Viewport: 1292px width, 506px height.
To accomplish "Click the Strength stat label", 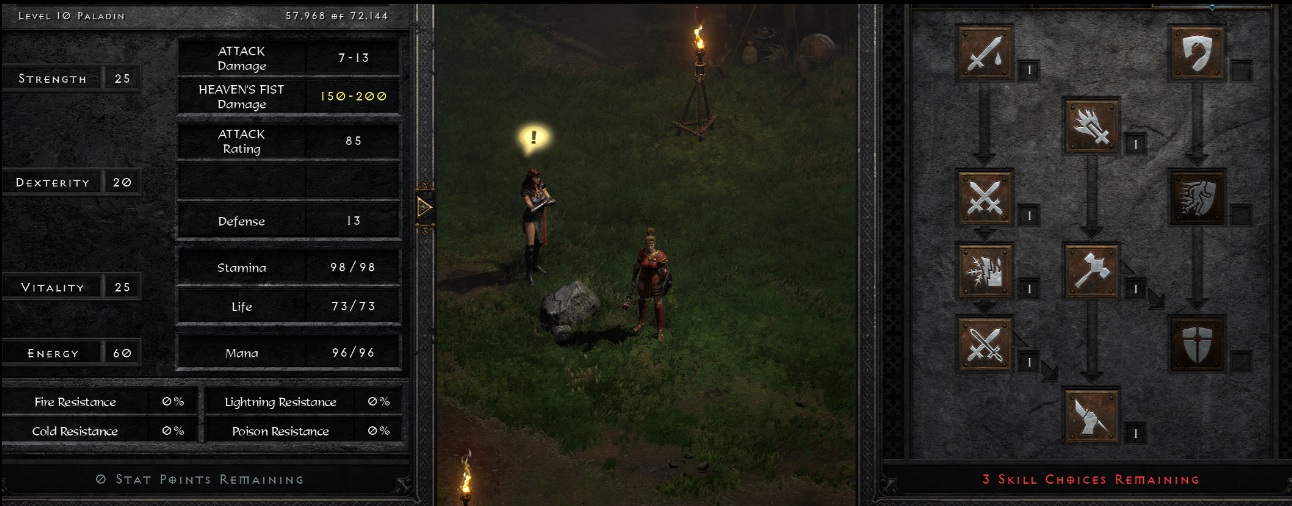I will pos(53,79).
